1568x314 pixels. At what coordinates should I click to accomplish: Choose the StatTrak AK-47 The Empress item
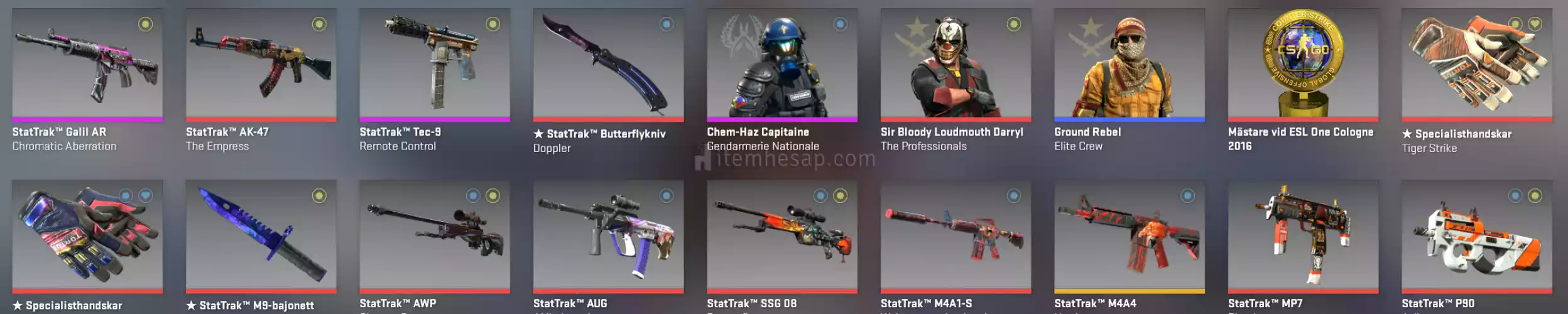[x=261, y=65]
